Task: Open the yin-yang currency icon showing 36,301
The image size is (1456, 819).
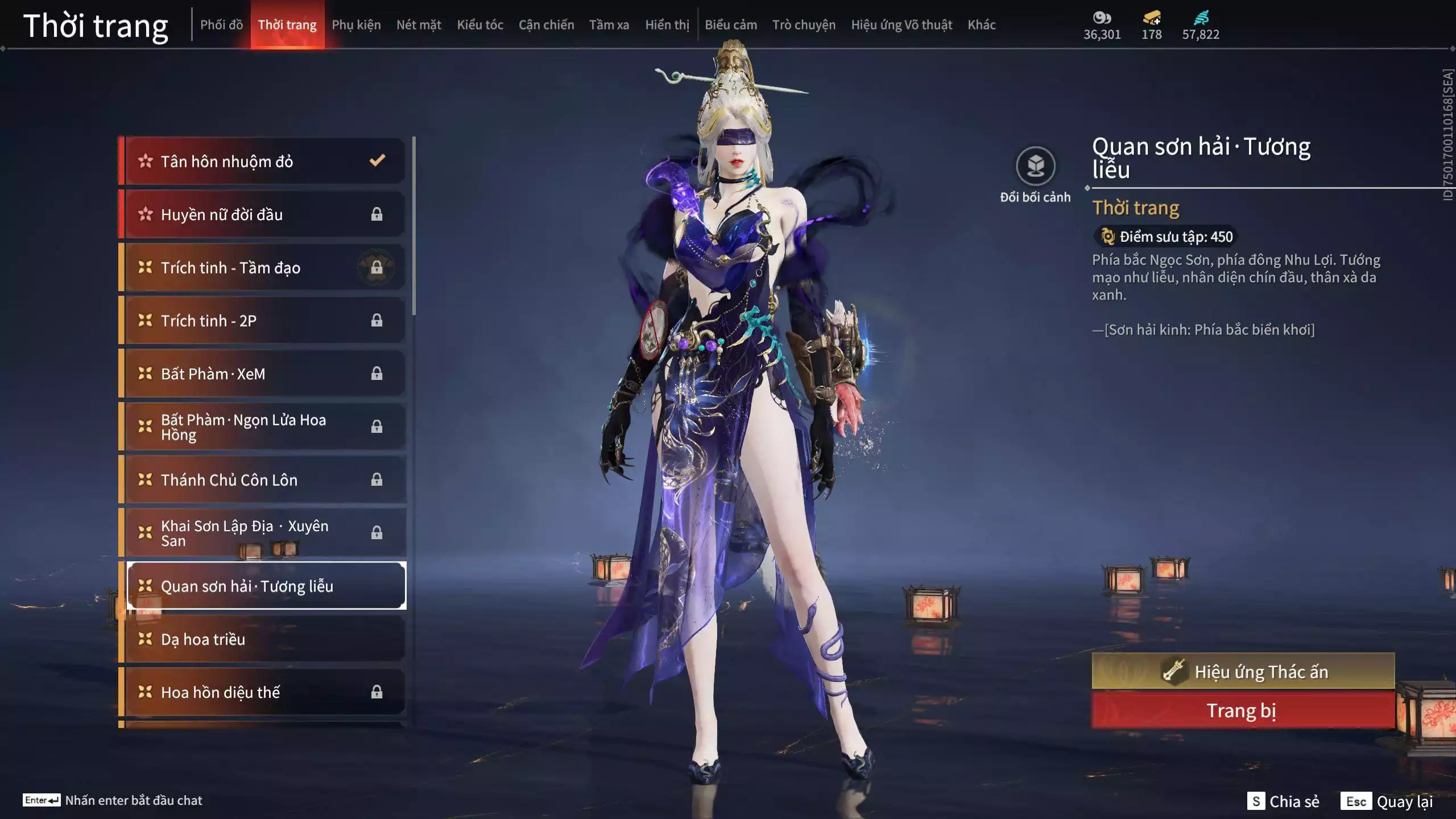Action: [1102, 18]
